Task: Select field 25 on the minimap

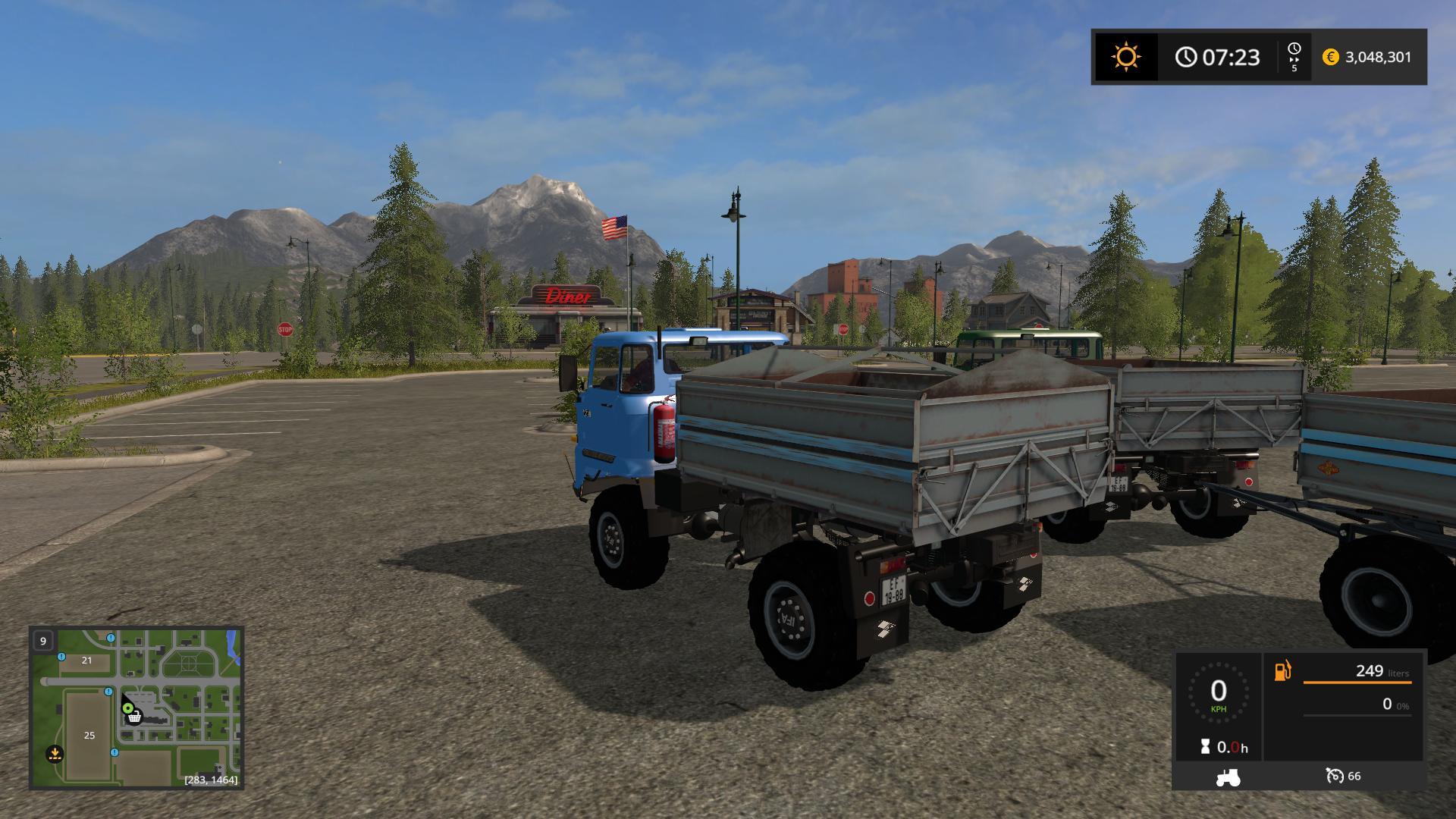Action: 89,735
